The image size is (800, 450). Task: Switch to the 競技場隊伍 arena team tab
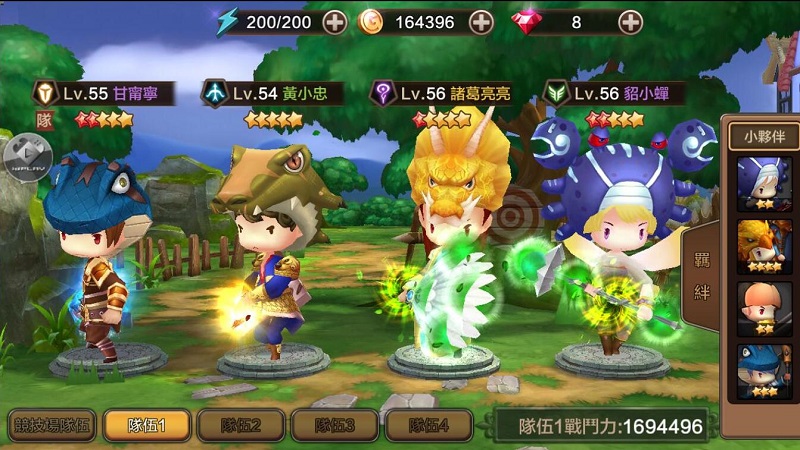51,425
